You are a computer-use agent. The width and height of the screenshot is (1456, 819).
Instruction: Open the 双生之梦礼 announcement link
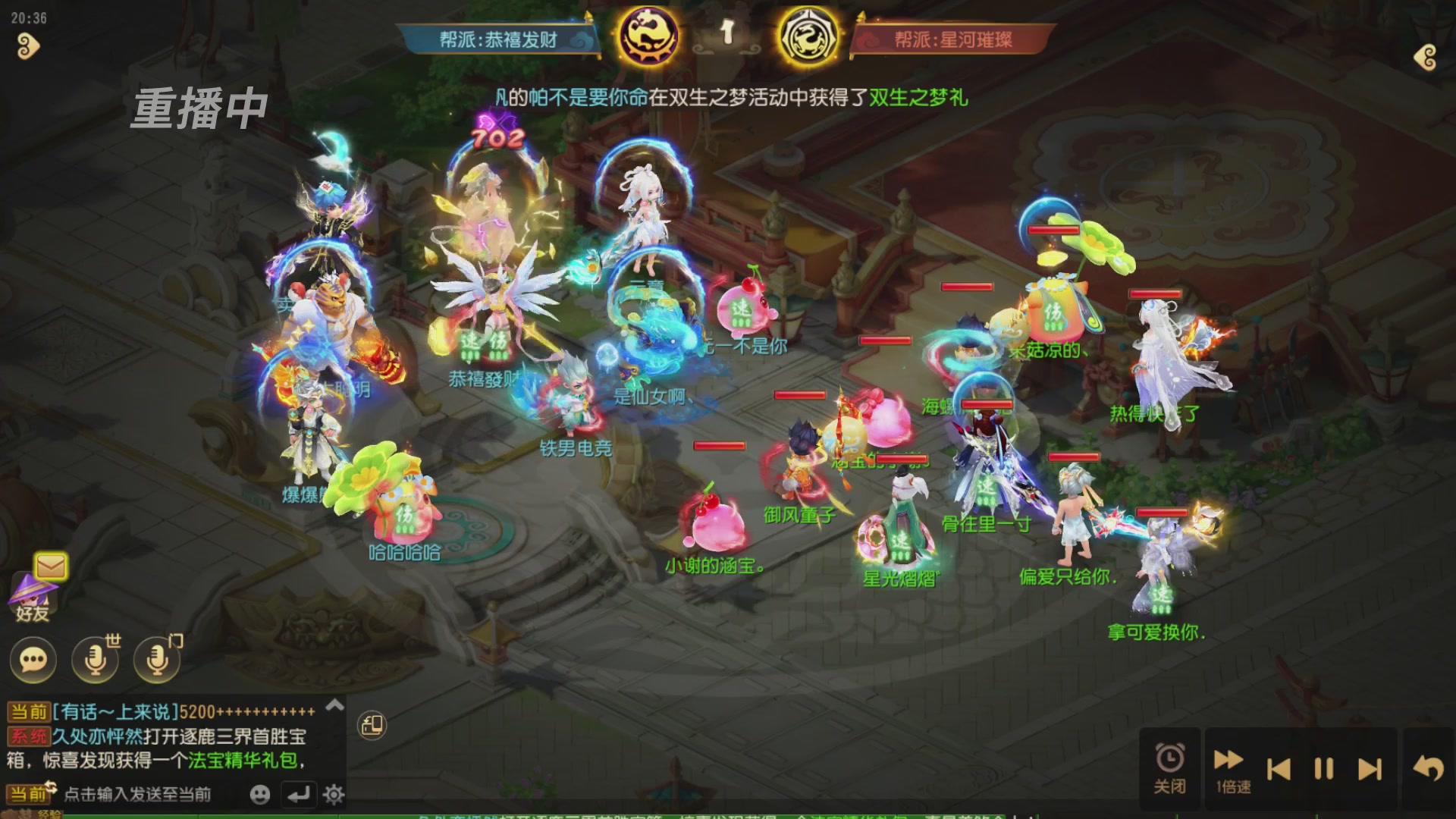pyautogui.click(x=918, y=100)
